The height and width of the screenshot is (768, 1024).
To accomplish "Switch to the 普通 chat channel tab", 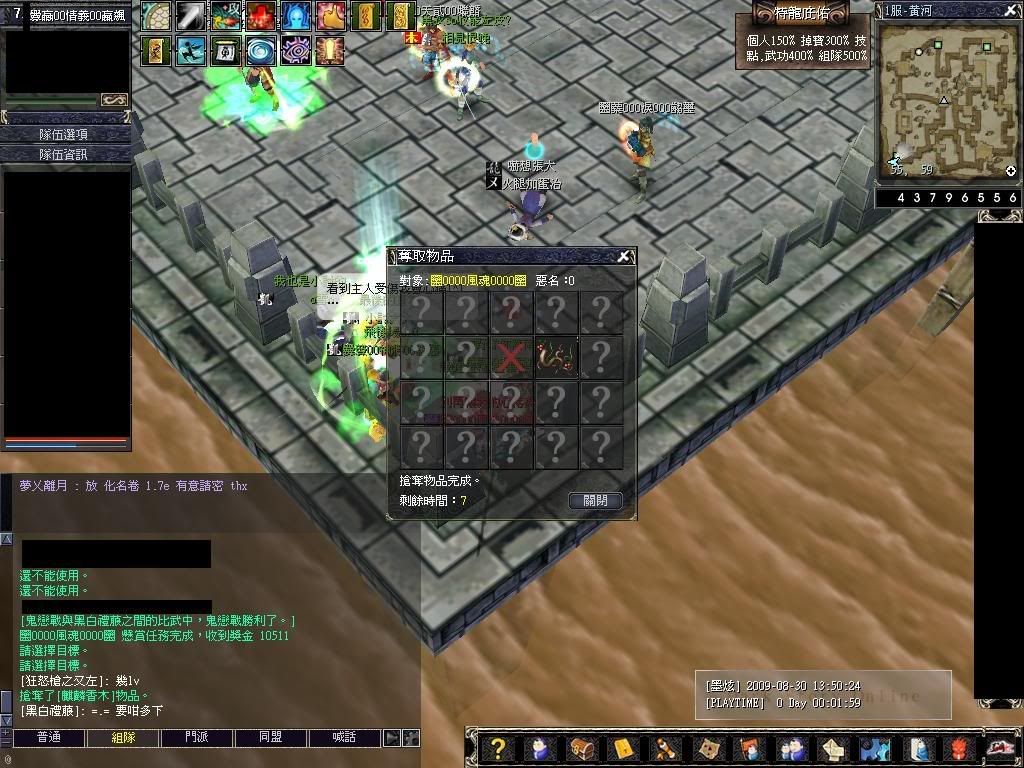I will 49,738.
